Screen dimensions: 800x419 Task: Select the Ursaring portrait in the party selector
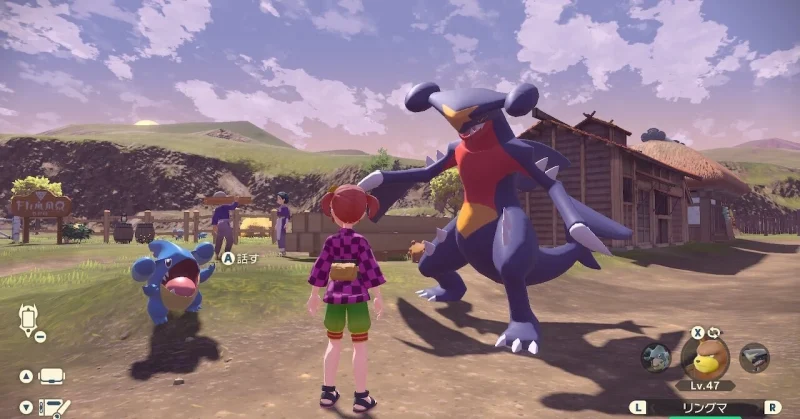705,356
